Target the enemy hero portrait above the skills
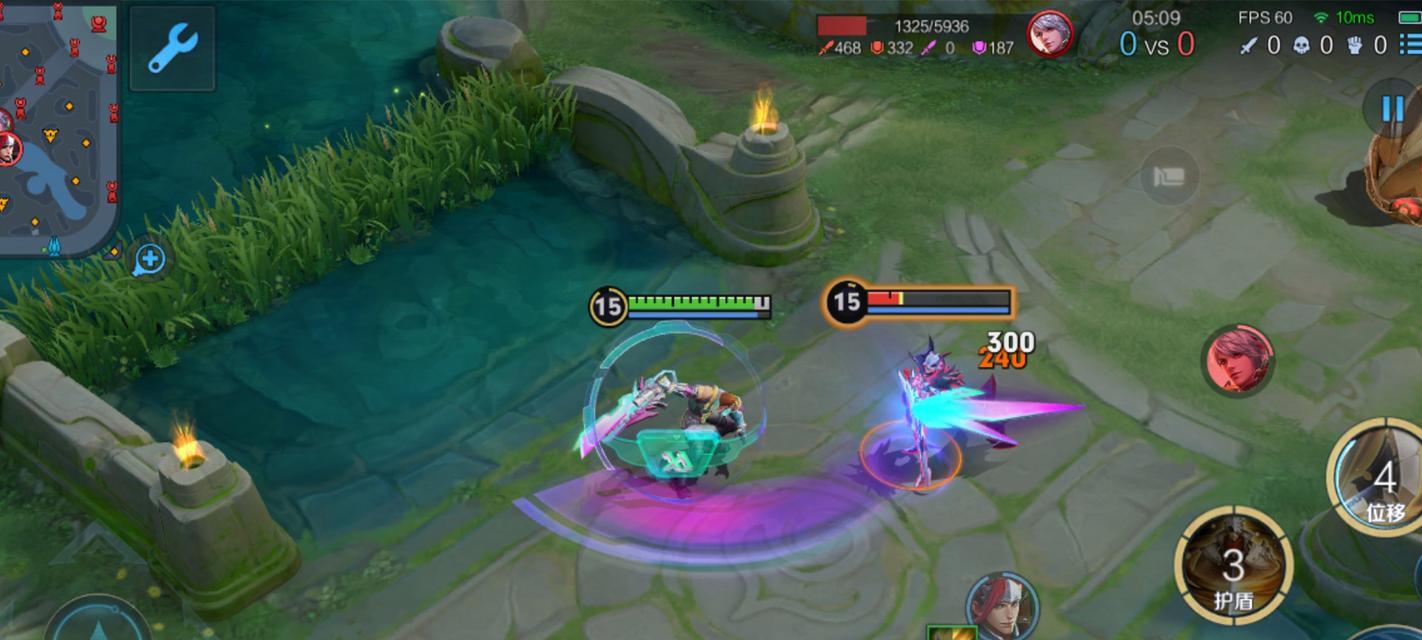 [1240, 359]
